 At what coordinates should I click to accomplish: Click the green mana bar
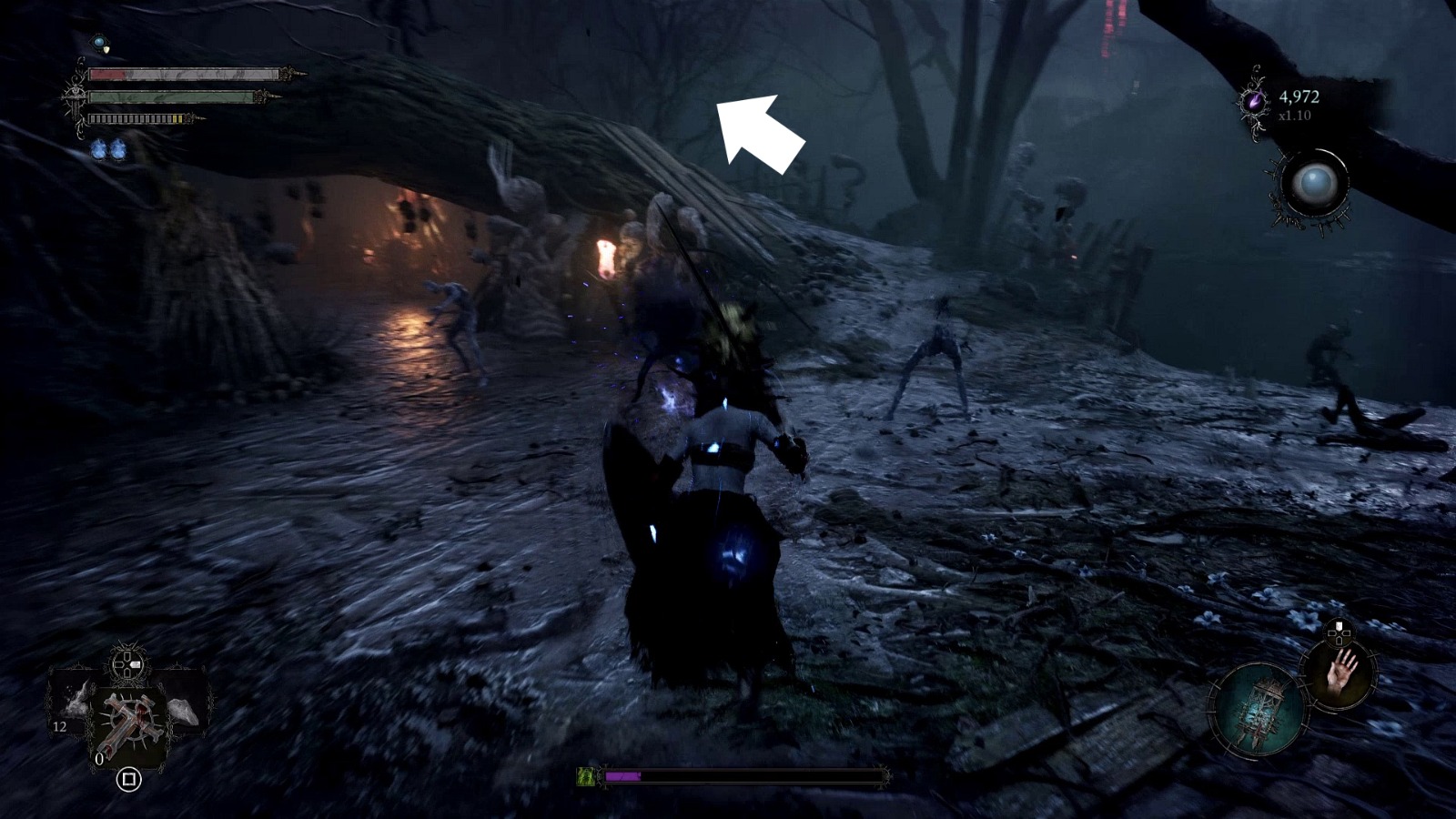(170, 97)
